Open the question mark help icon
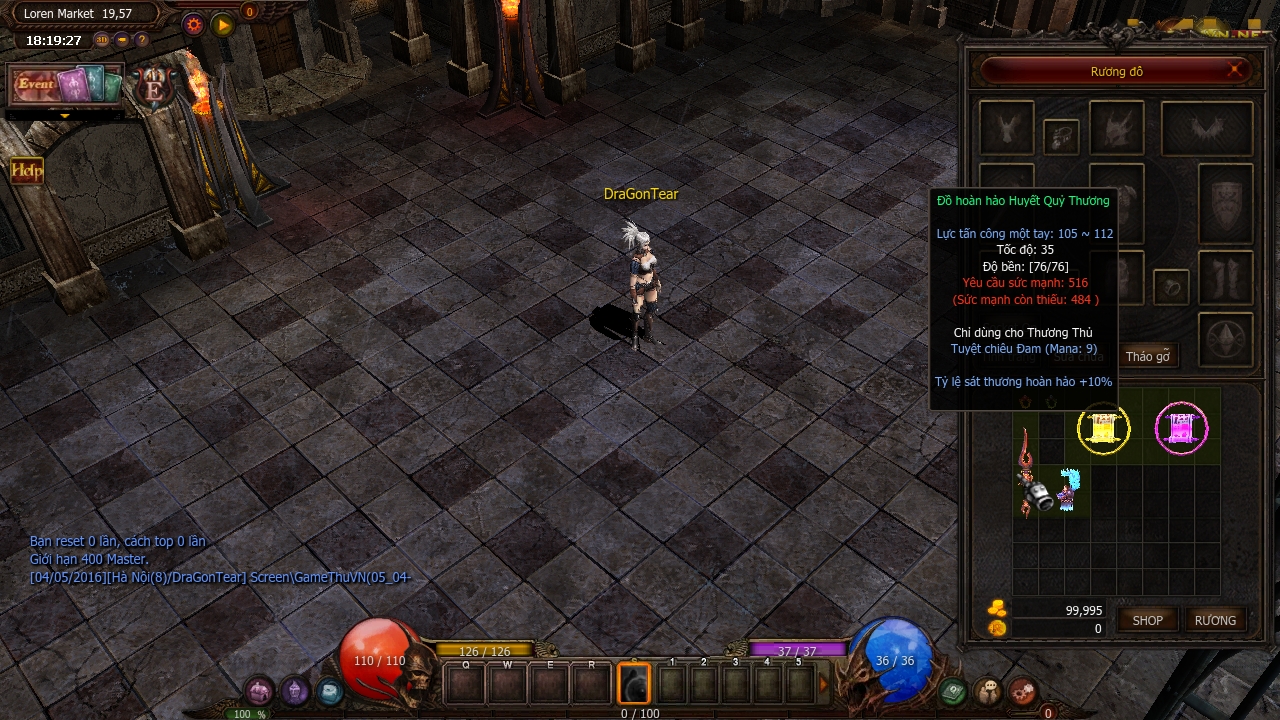The width and height of the screenshot is (1280, 720). pos(142,40)
